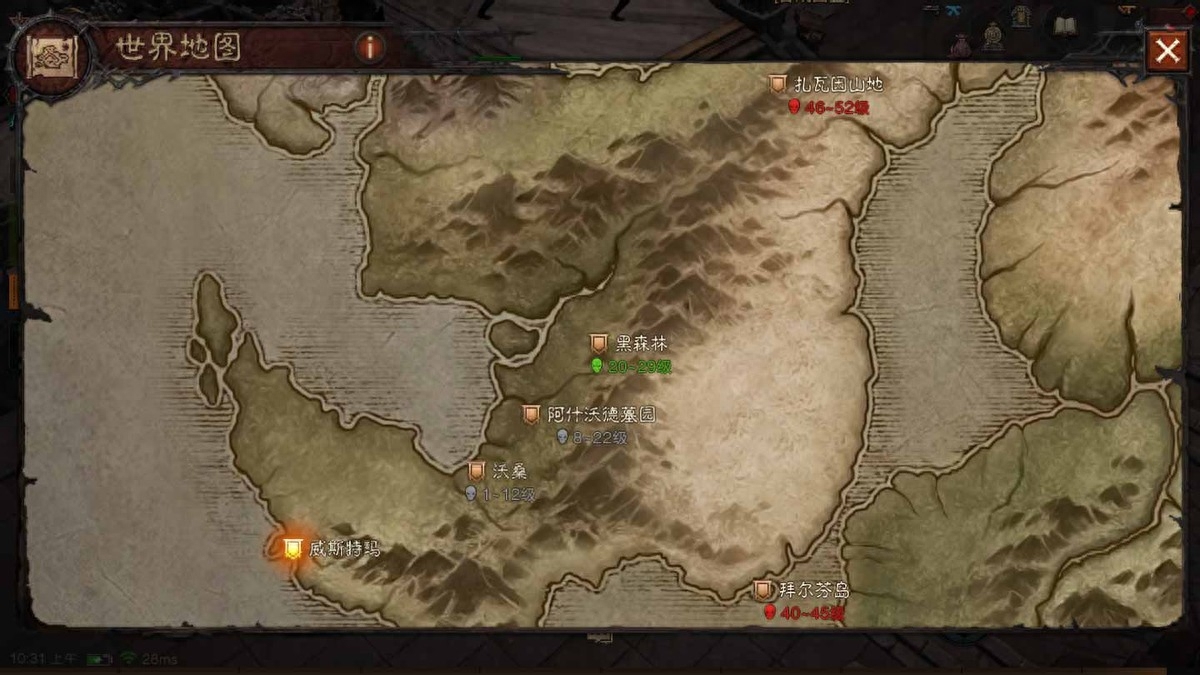The image size is (1200, 675).
Task: Select the 拜尔芬岛 zone marker
Action: point(763,590)
